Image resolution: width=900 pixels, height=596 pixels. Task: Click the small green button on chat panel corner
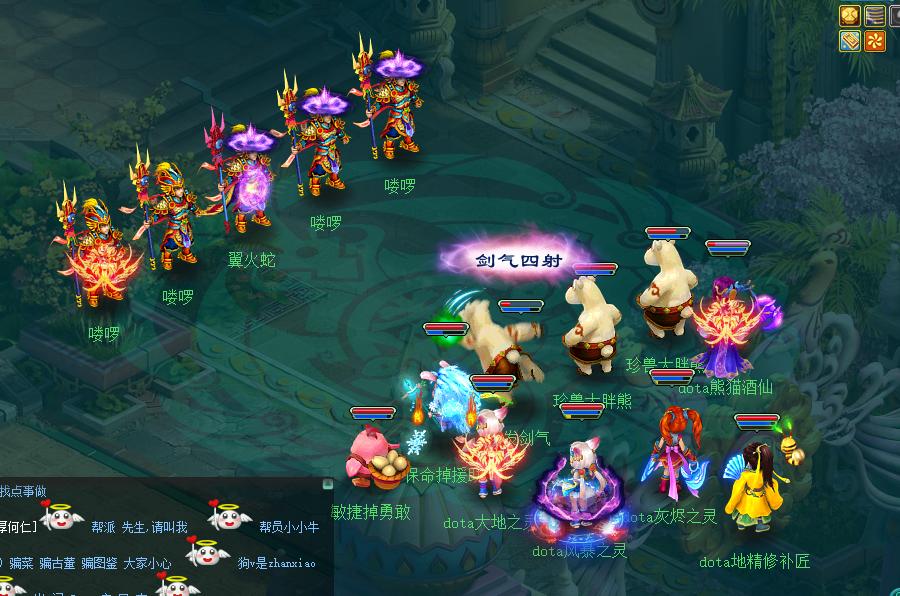[328, 483]
